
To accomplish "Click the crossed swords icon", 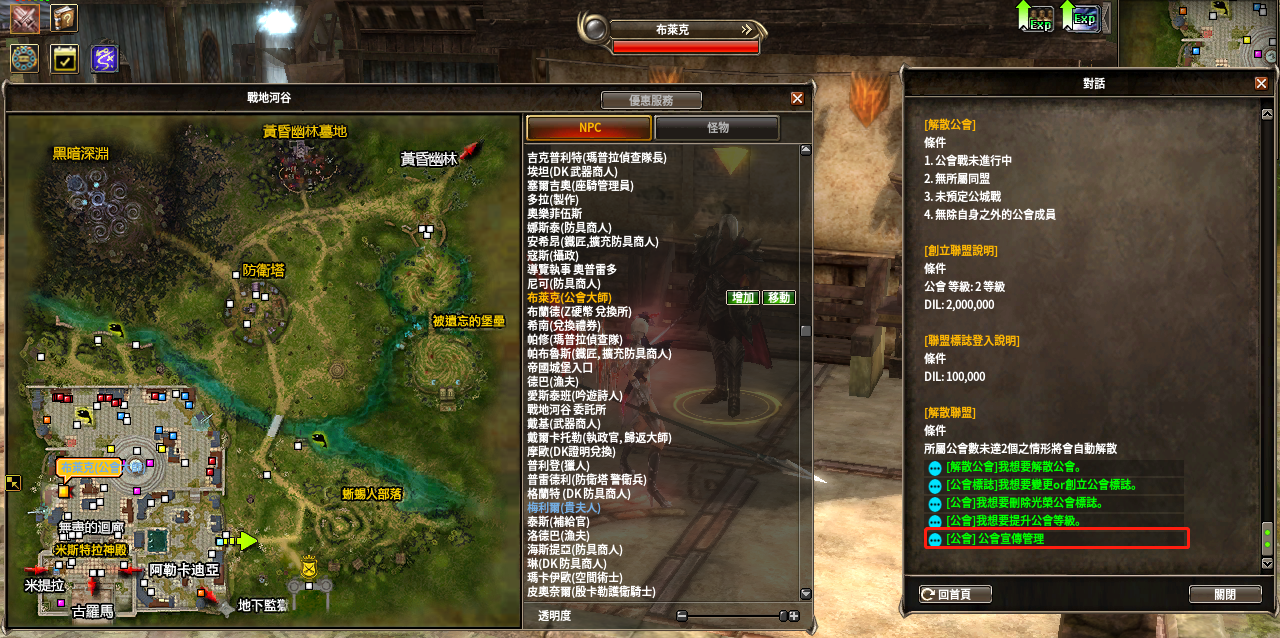I will pos(24,18).
